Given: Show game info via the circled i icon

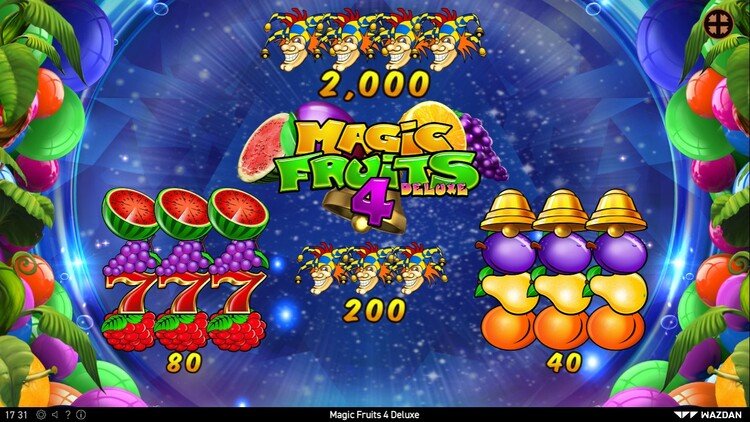Looking at the screenshot, I should click(x=81, y=414).
